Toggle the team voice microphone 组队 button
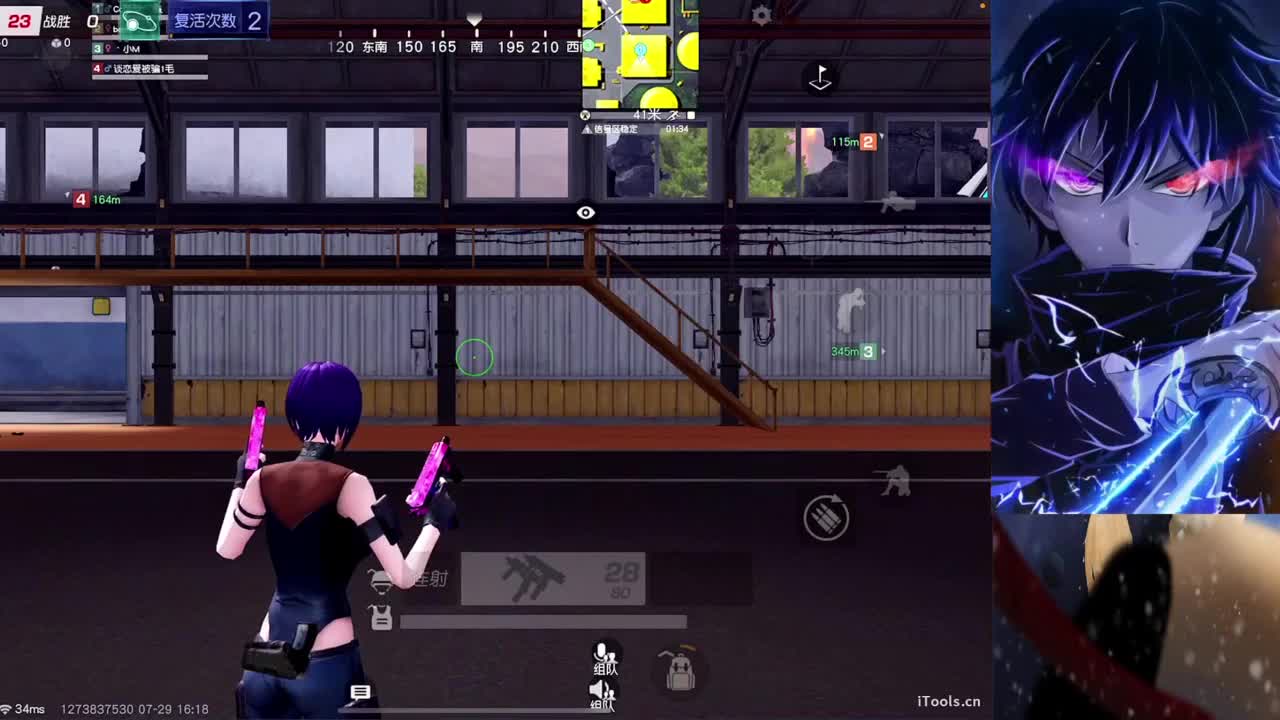Viewport: 1280px width, 720px height. point(603,655)
